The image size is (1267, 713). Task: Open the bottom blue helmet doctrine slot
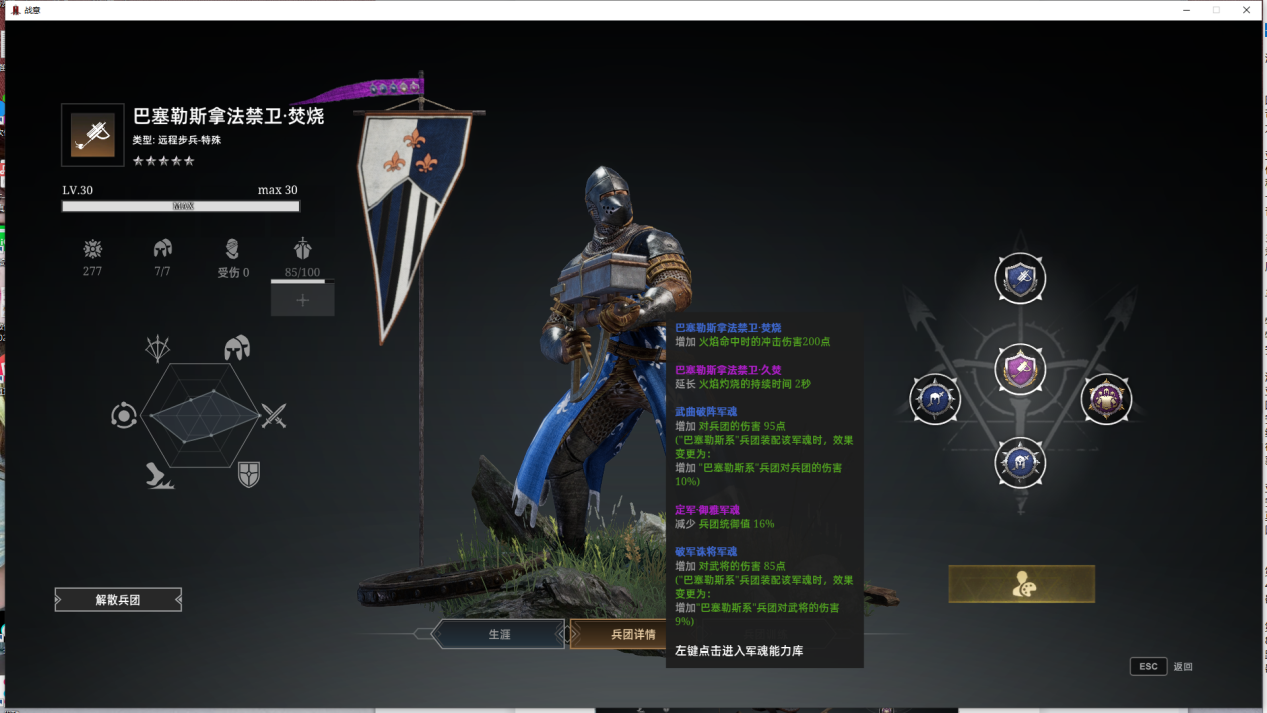tap(1020, 463)
